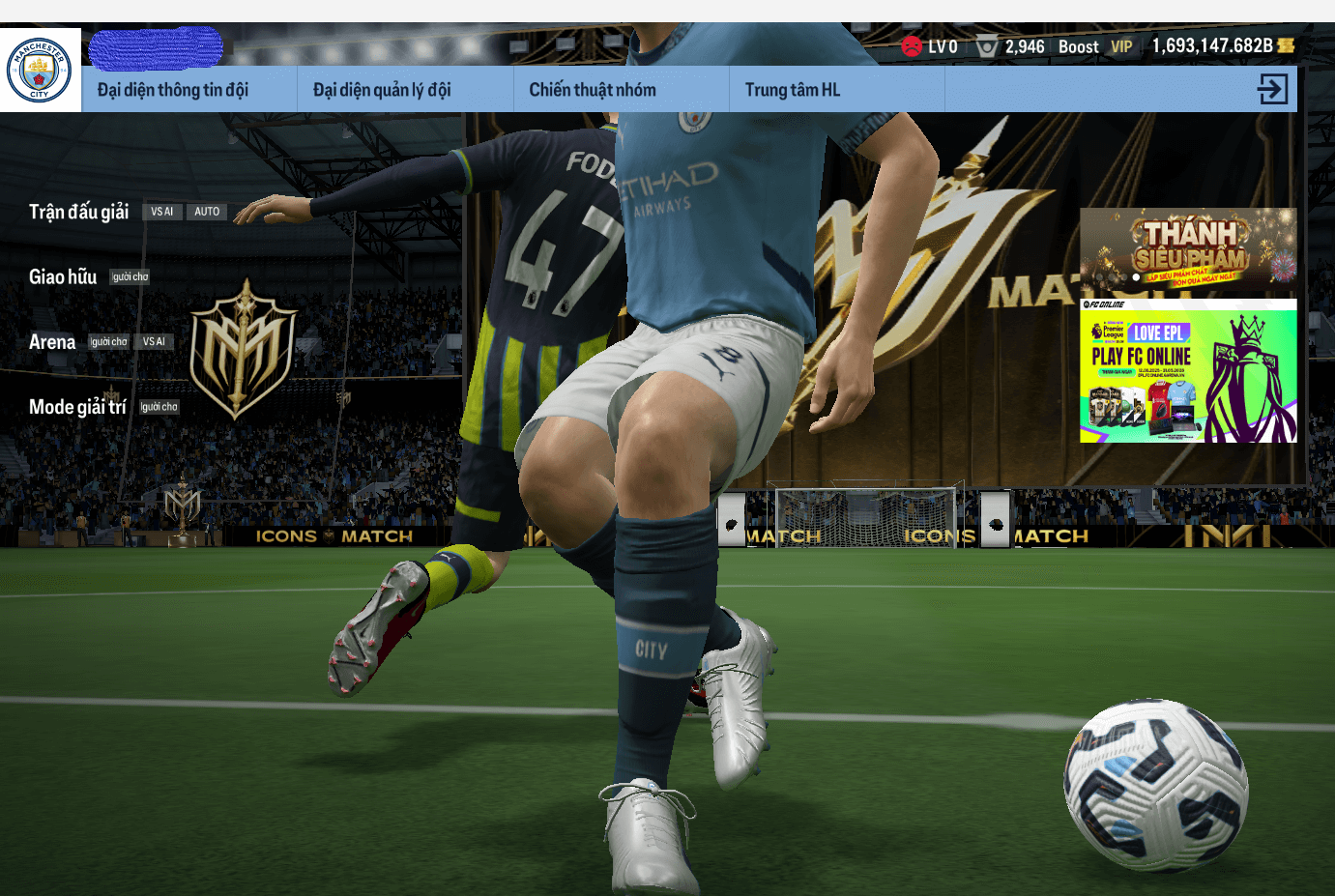The width and height of the screenshot is (1335, 896).
Task: Open Mode giải trí entry
Action: click(x=77, y=407)
